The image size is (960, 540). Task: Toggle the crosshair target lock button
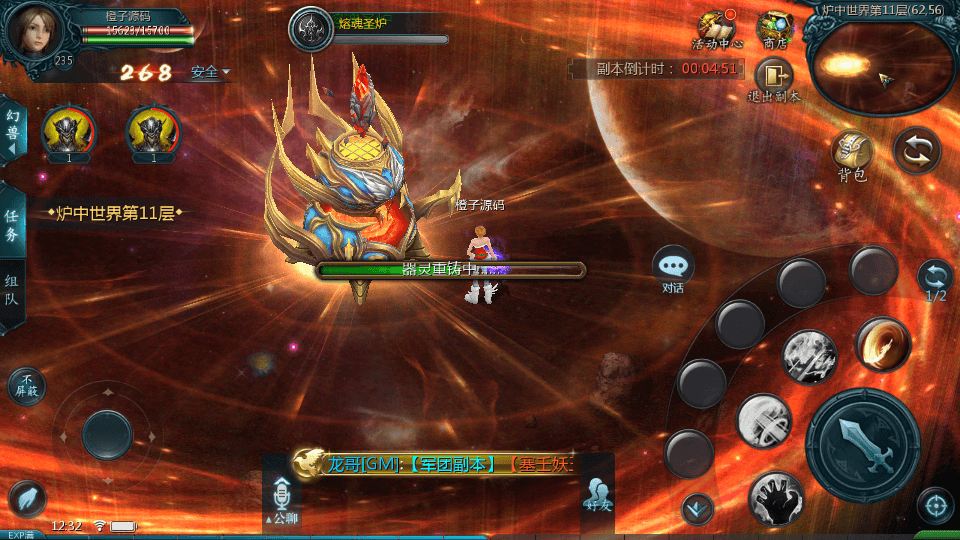[x=935, y=505]
